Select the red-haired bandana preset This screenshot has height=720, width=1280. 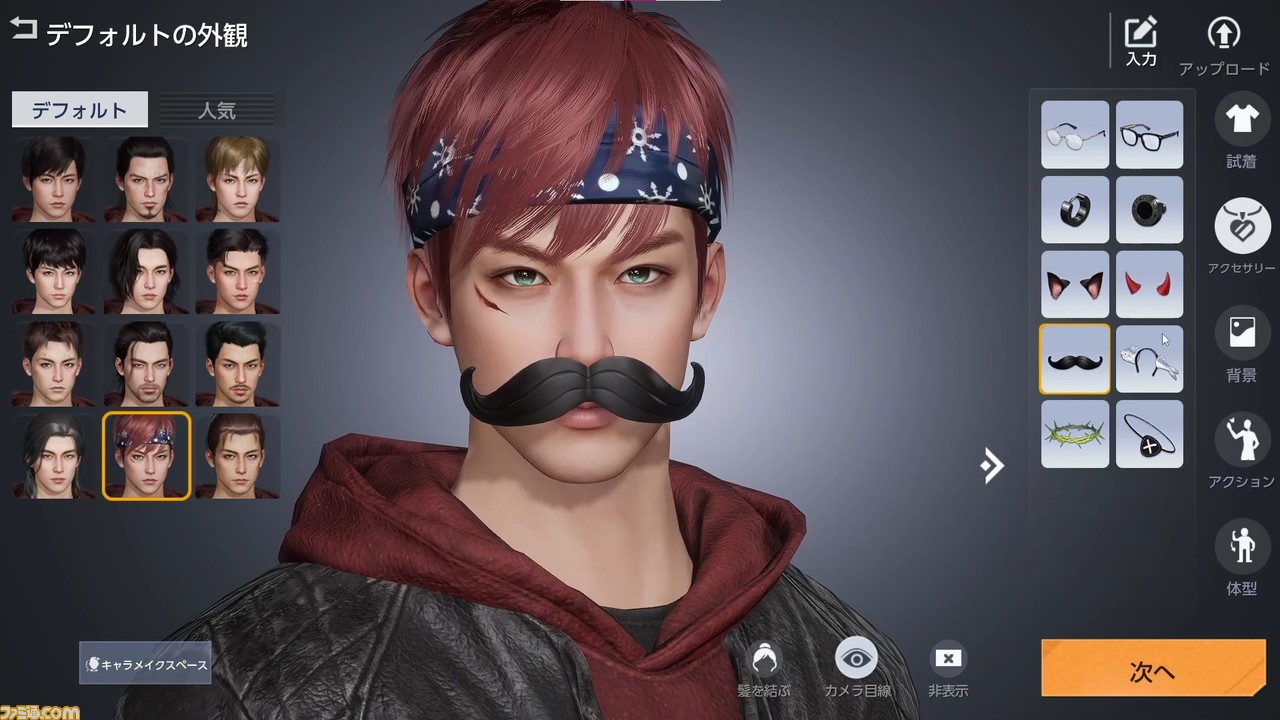(146, 455)
